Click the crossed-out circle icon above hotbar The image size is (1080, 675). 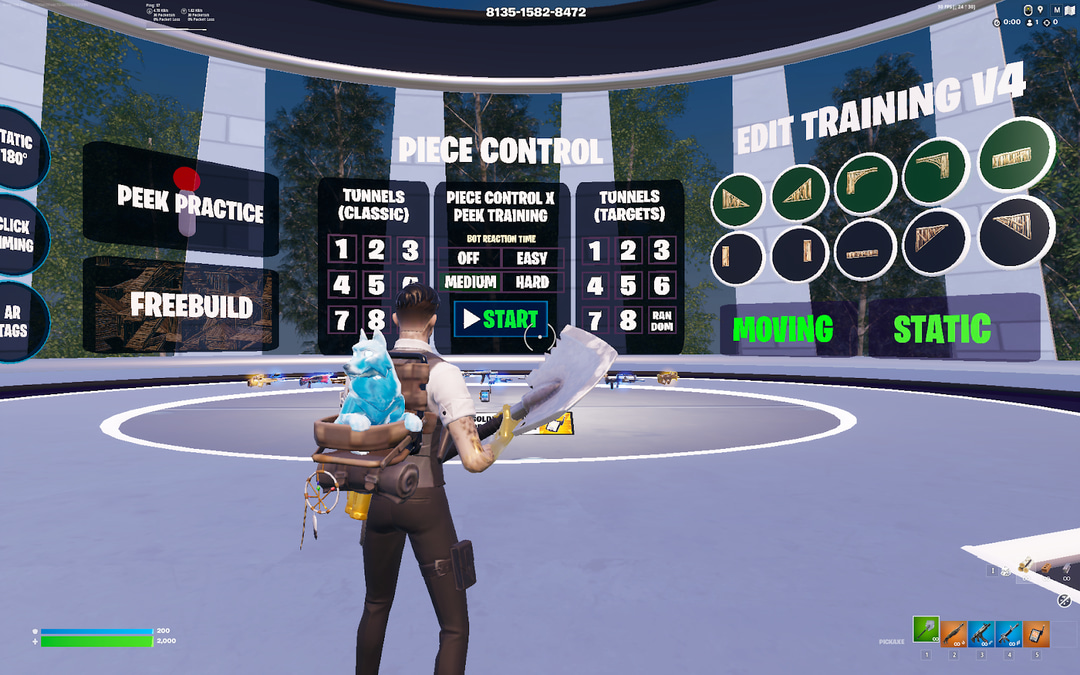click(1065, 600)
